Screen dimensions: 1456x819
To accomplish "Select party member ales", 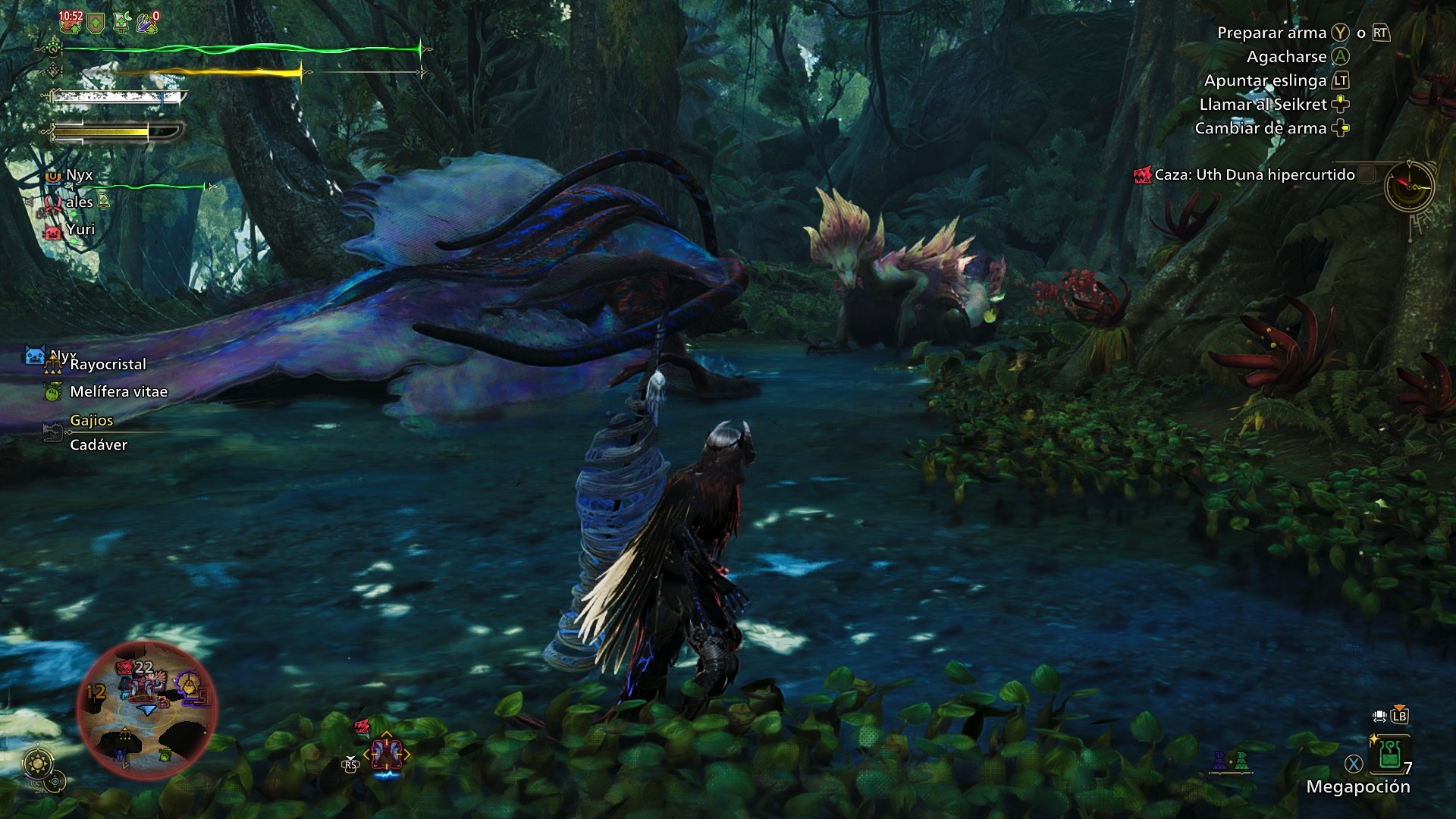I will click(79, 202).
